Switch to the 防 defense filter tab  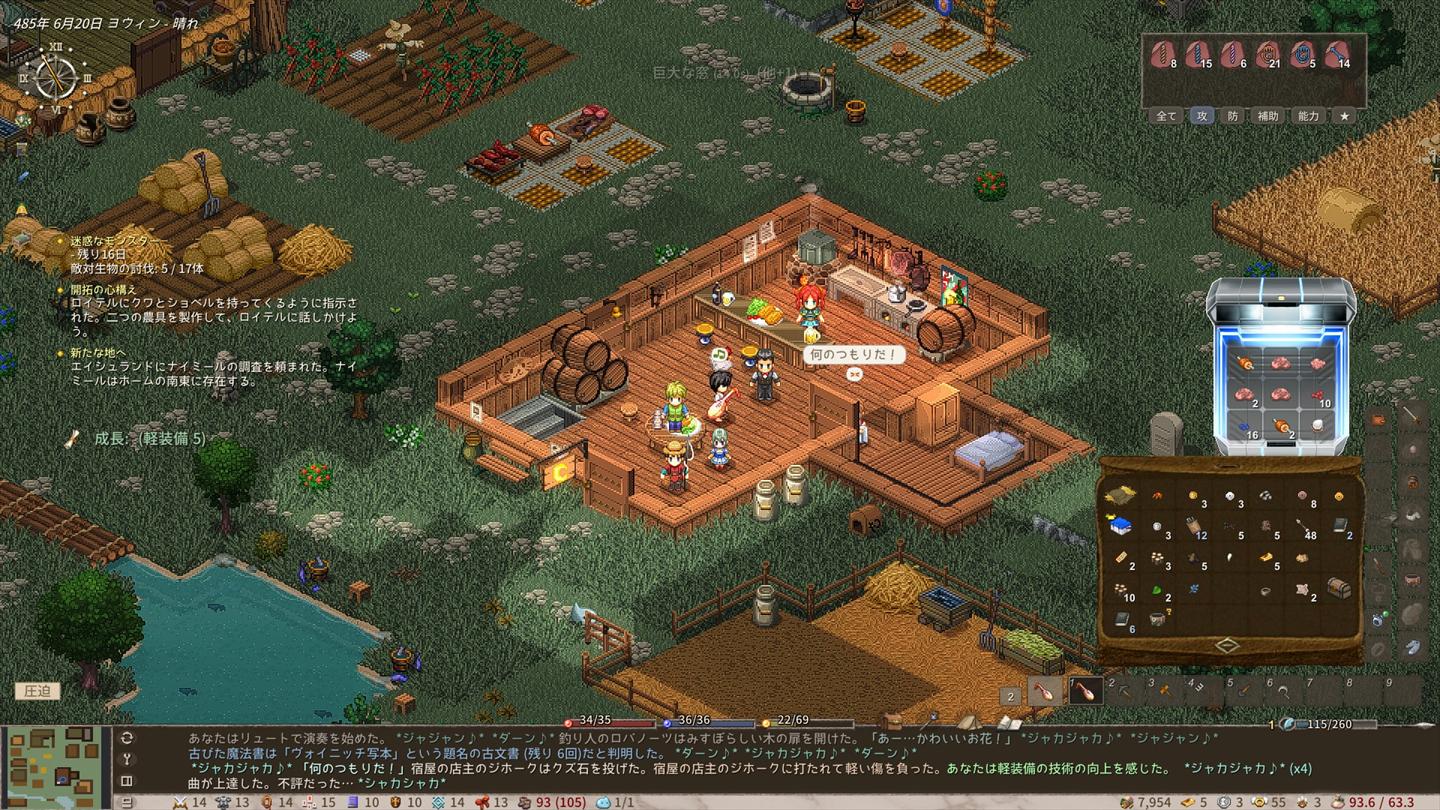1233,116
